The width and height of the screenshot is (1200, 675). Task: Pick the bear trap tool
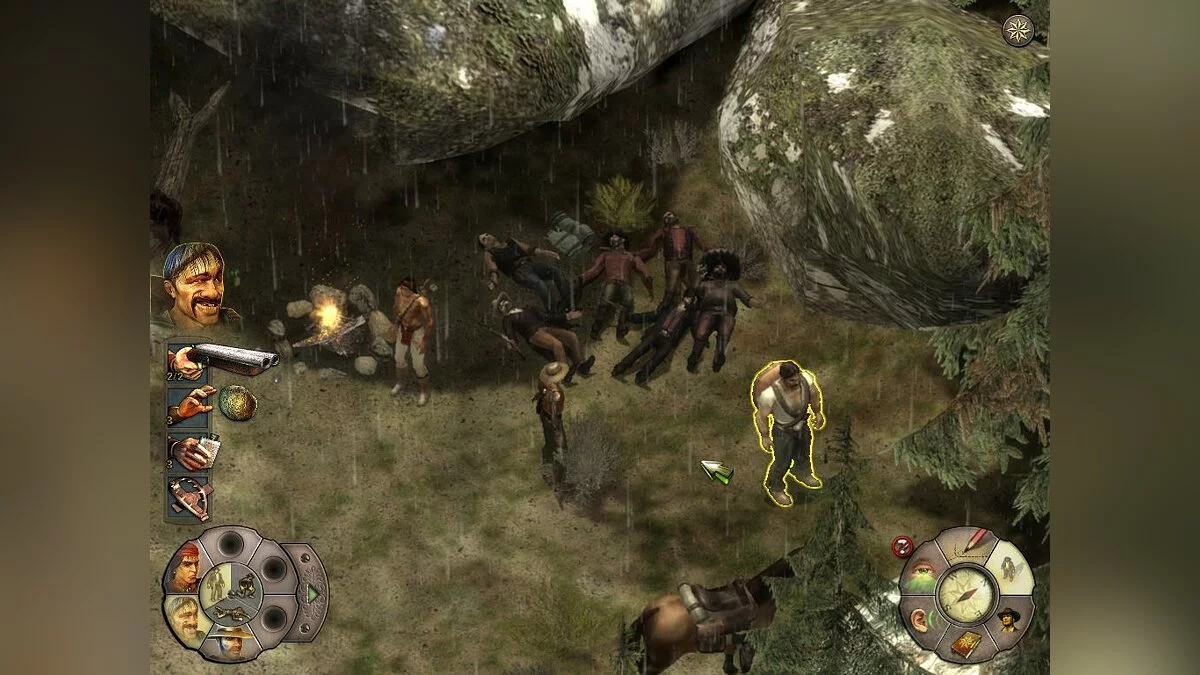coord(189,497)
